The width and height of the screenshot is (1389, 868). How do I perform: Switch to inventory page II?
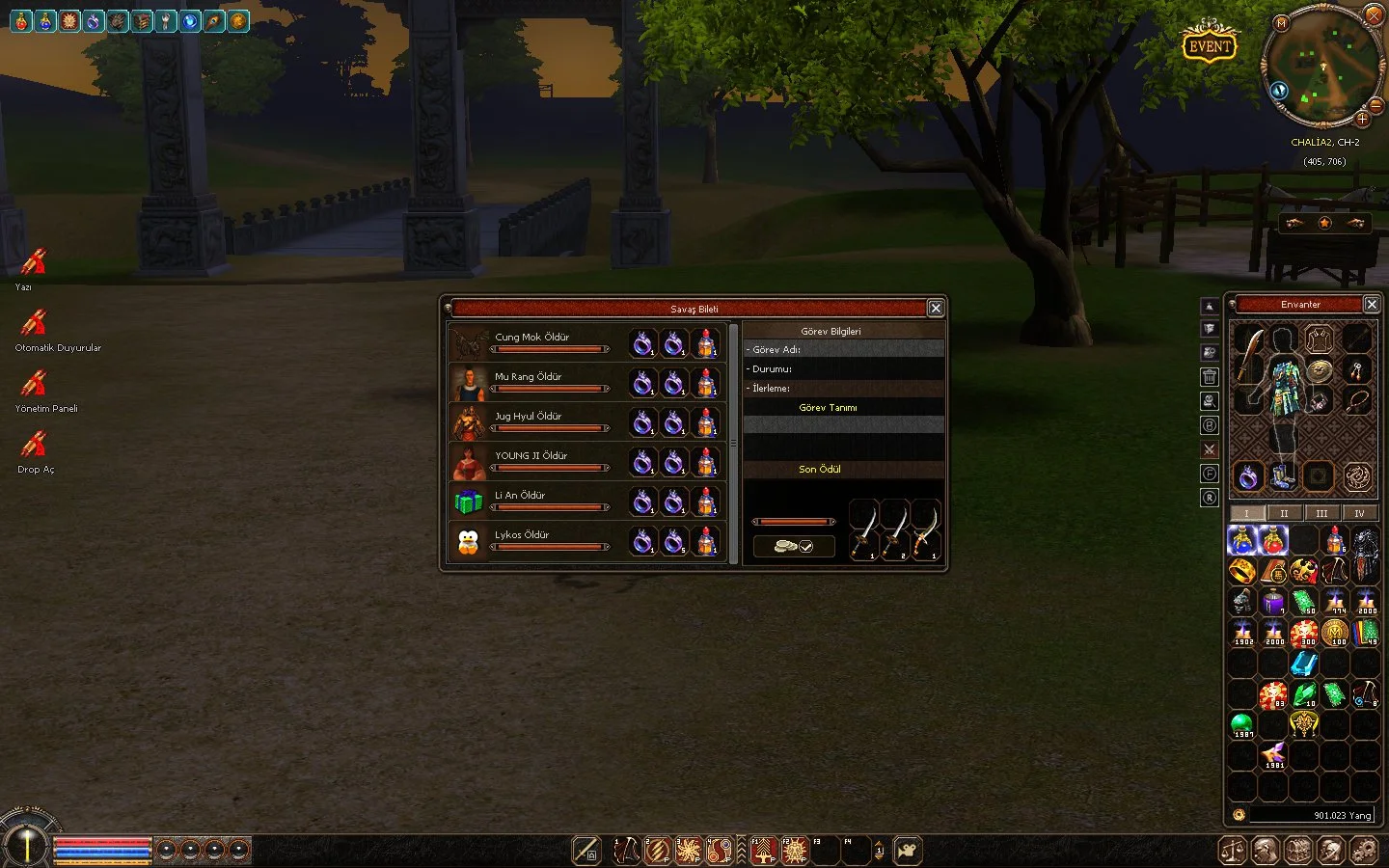1284,513
